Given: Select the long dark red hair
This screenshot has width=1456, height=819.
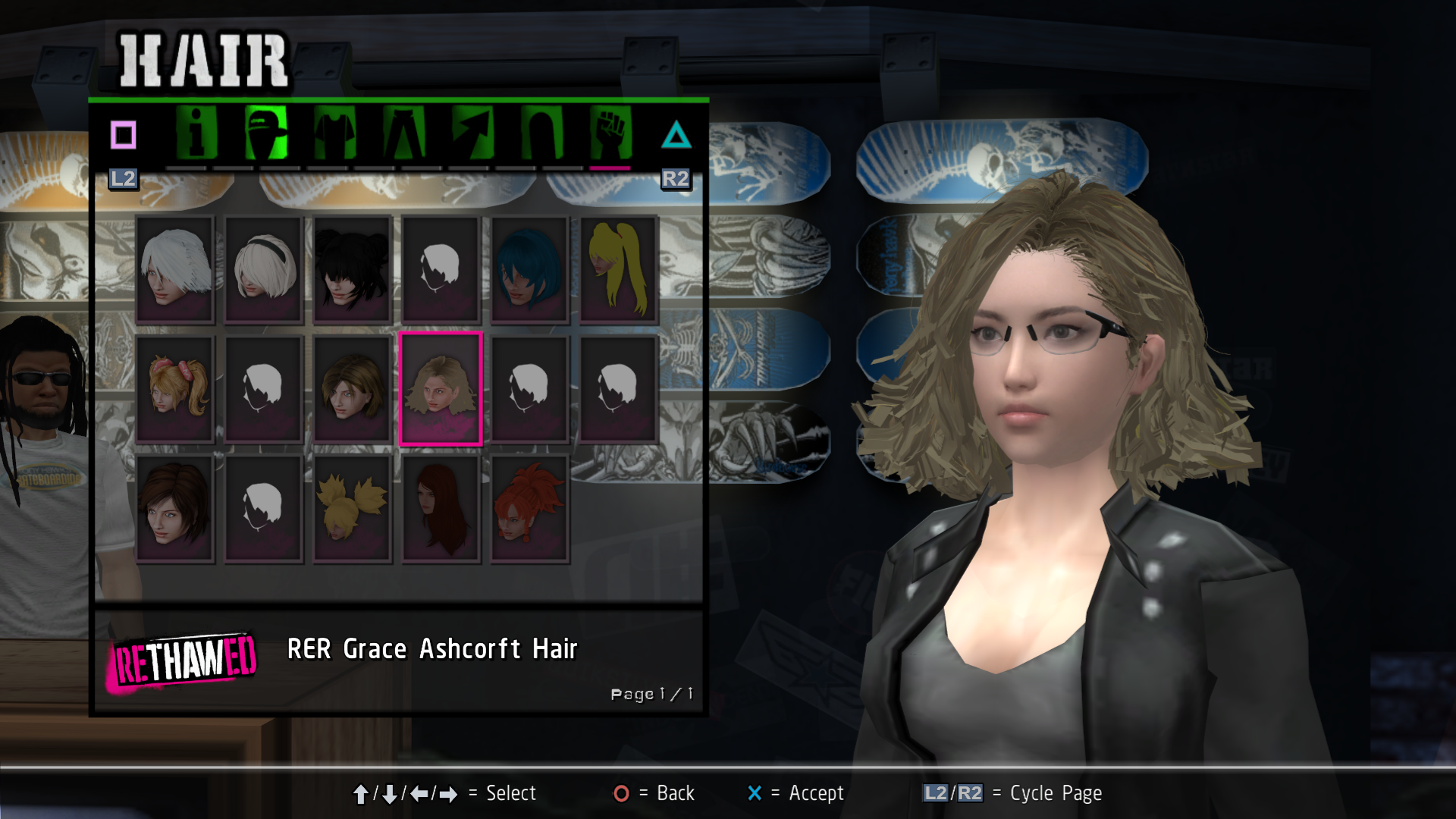Looking at the screenshot, I should click(441, 508).
